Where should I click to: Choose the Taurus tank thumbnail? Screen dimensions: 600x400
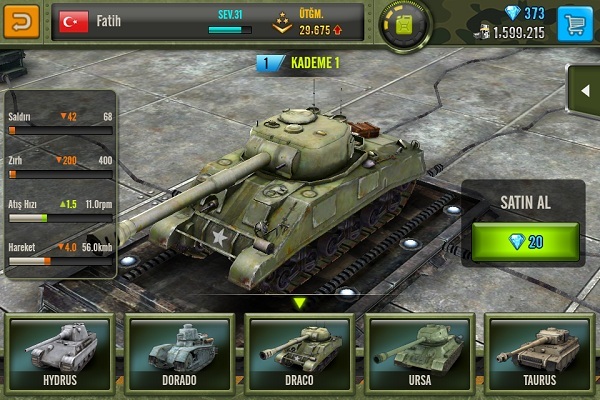tap(538, 352)
